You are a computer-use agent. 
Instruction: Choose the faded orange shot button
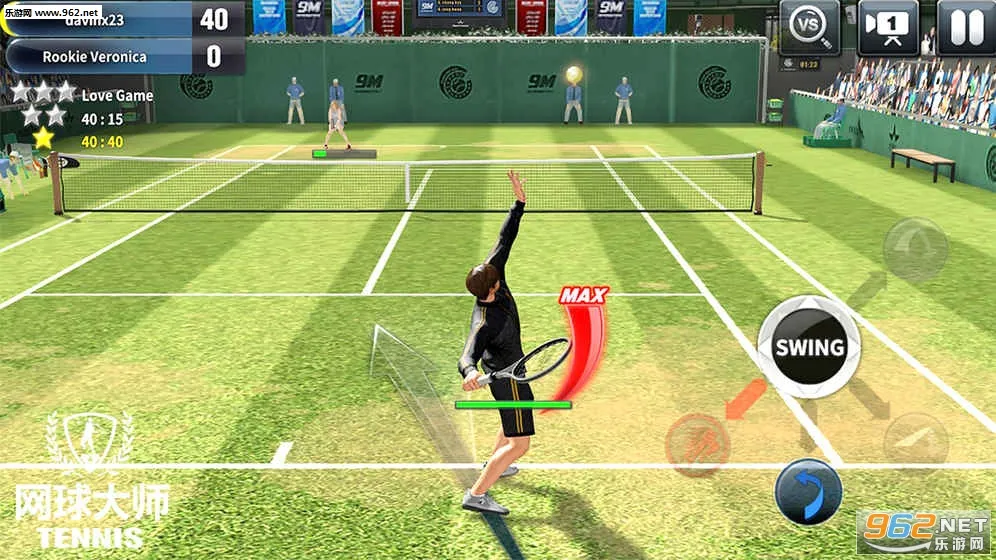point(698,443)
